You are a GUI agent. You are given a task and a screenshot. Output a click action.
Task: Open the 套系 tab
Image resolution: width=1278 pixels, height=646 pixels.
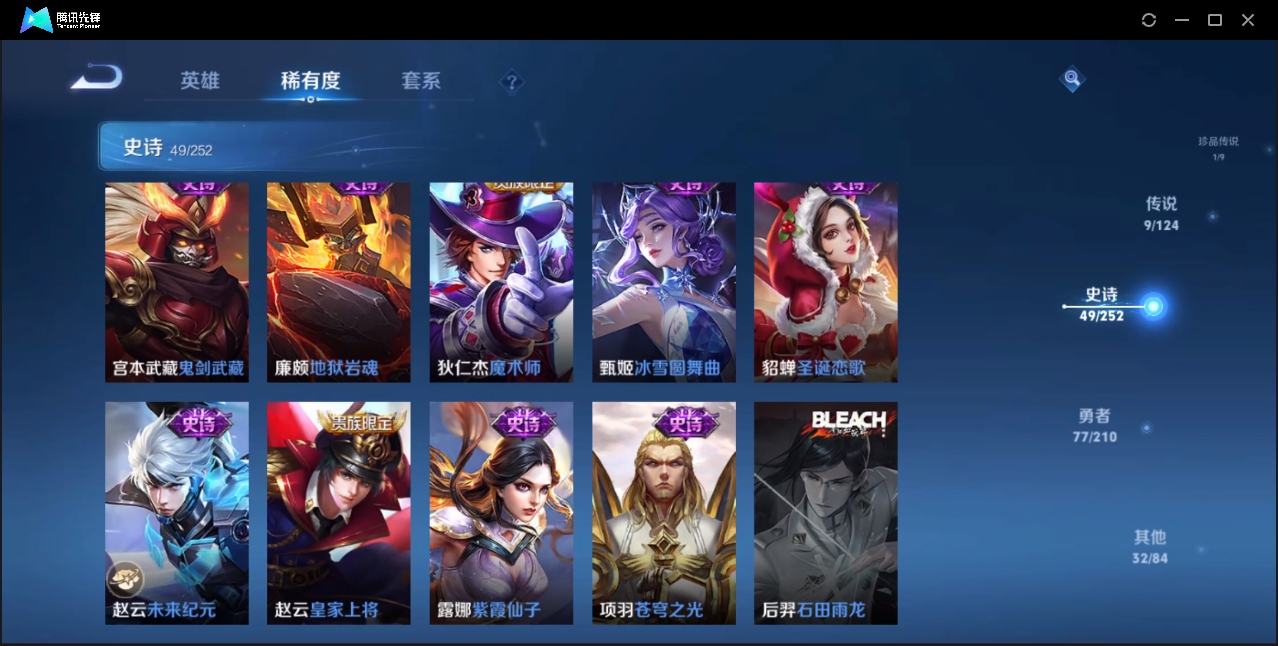[x=421, y=81]
